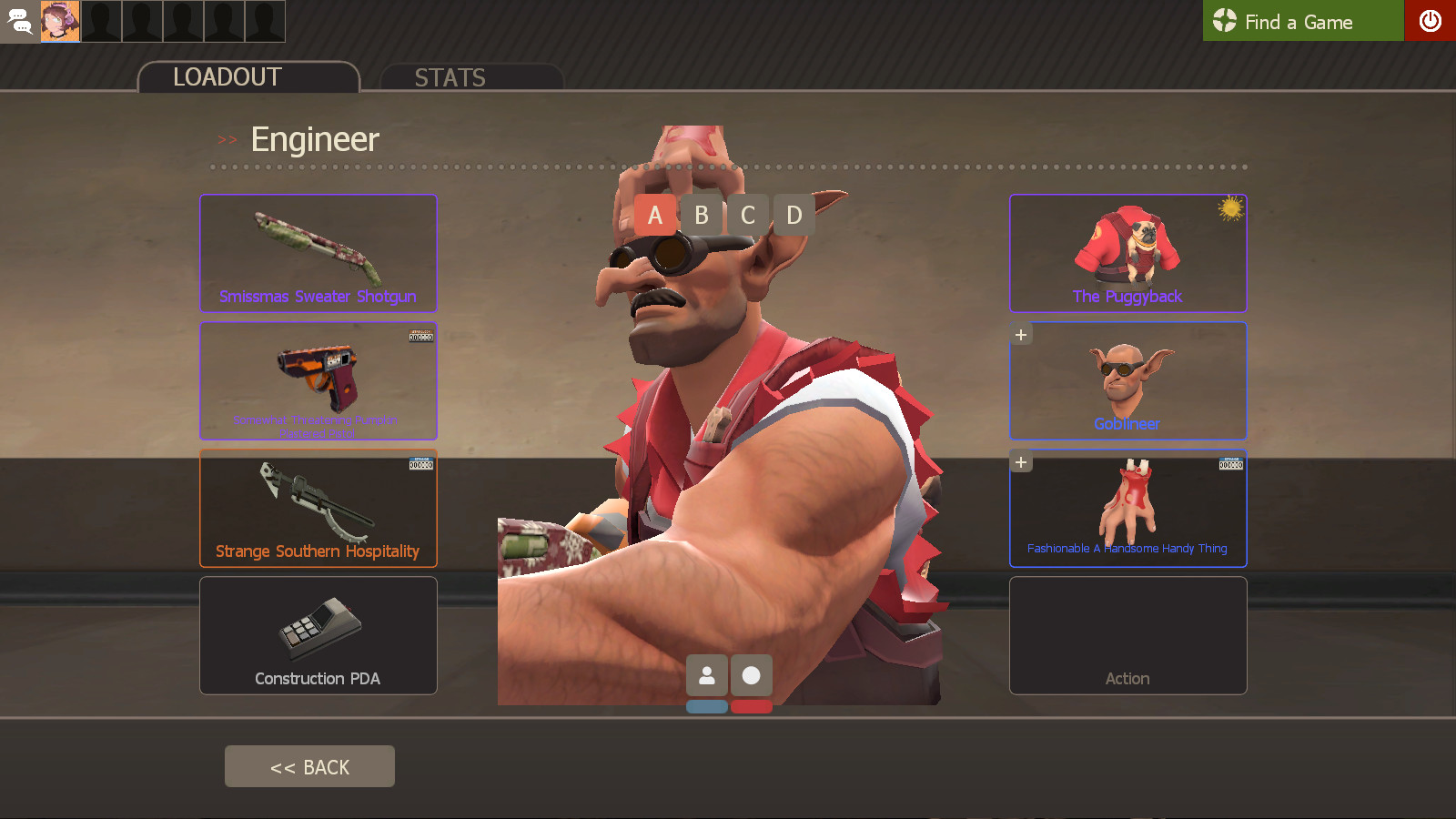1456x819 pixels.
Task: Expand the Goblineer paint options plus button
Action: pos(1020,334)
